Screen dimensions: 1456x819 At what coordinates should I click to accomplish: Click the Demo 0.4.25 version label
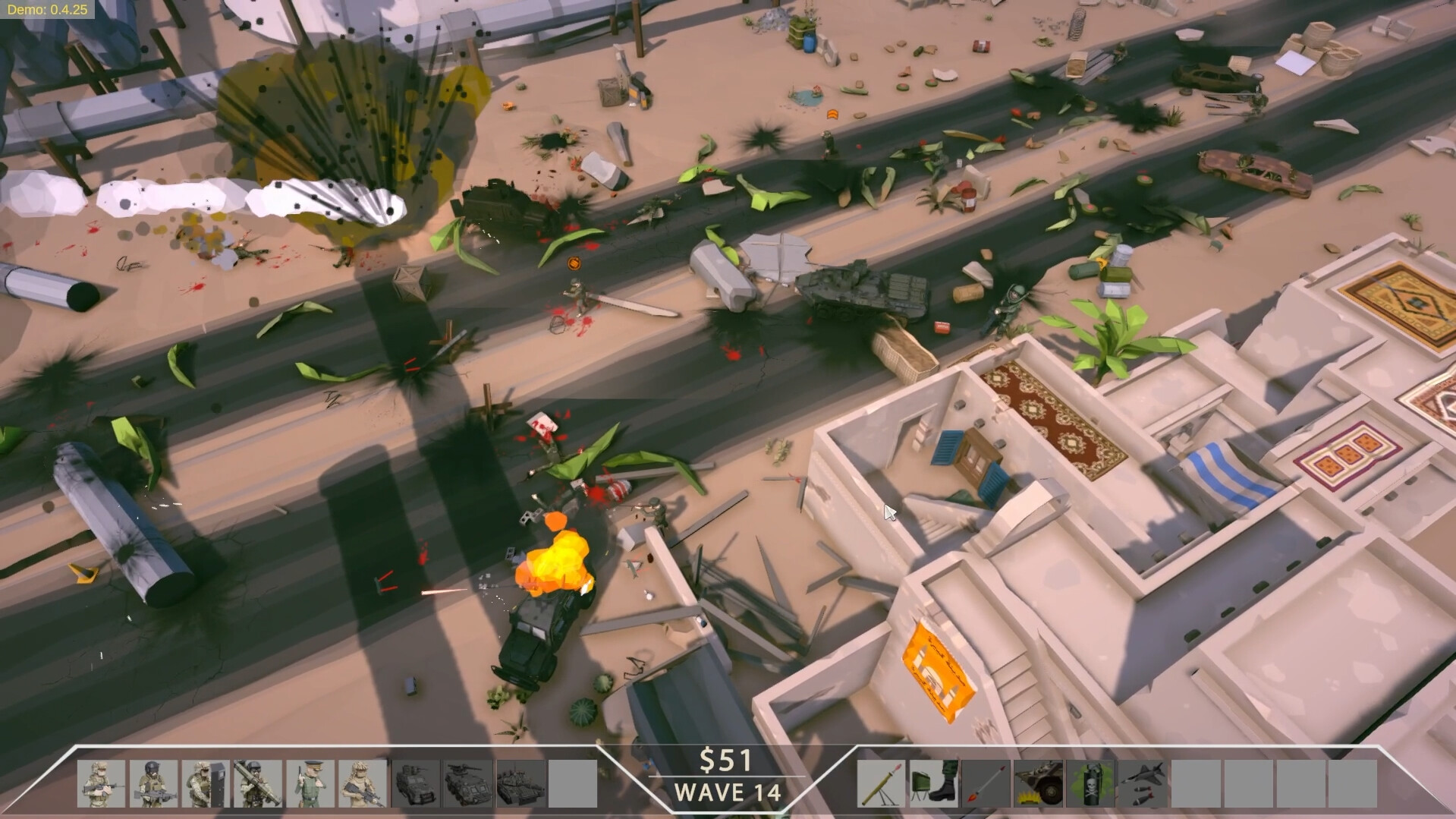49,10
